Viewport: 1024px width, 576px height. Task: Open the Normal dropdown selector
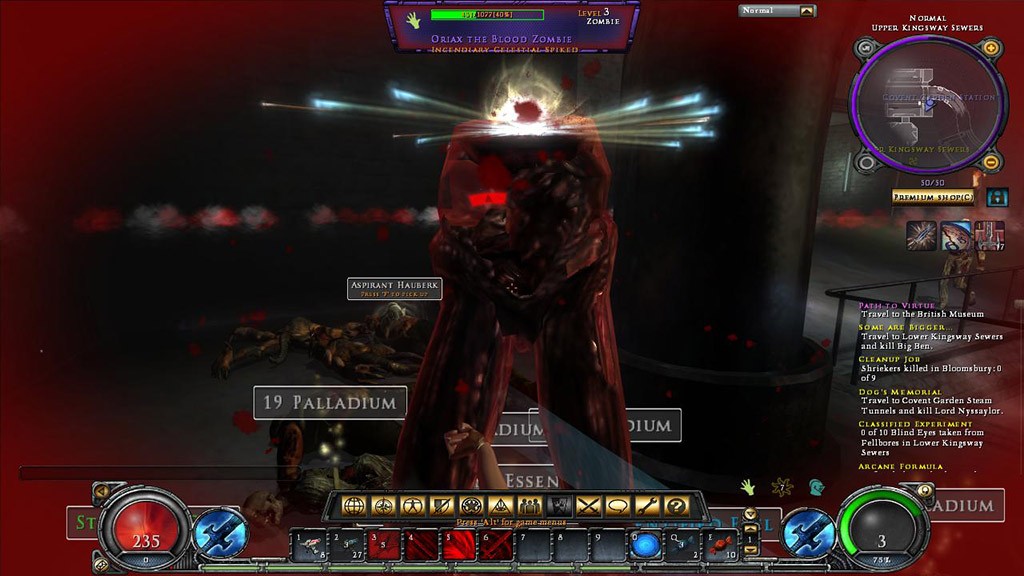[x=777, y=11]
